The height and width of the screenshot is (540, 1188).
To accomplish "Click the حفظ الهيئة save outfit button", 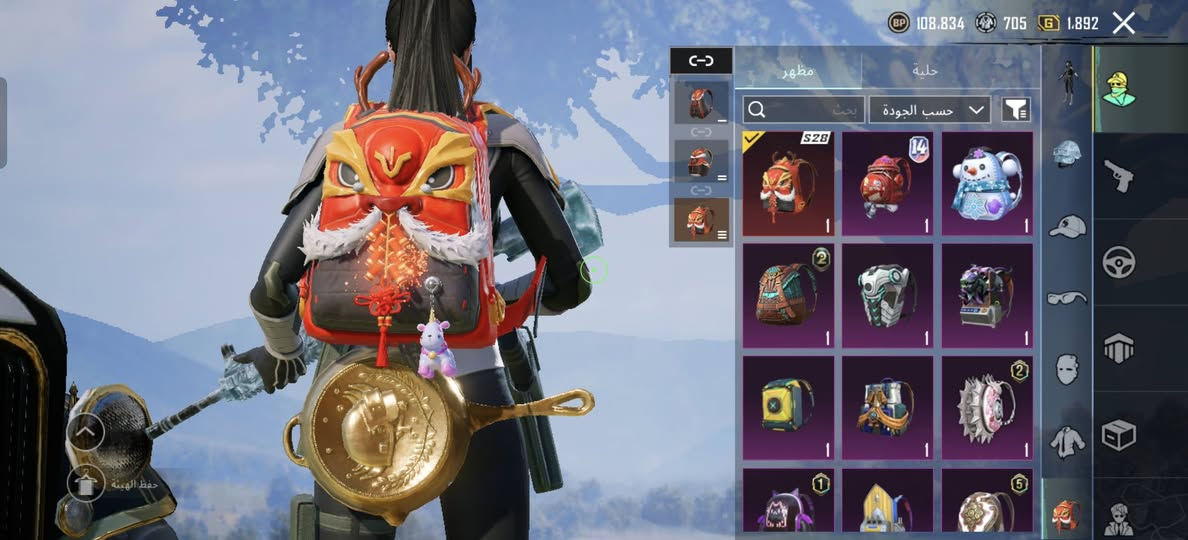I will coord(87,484).
